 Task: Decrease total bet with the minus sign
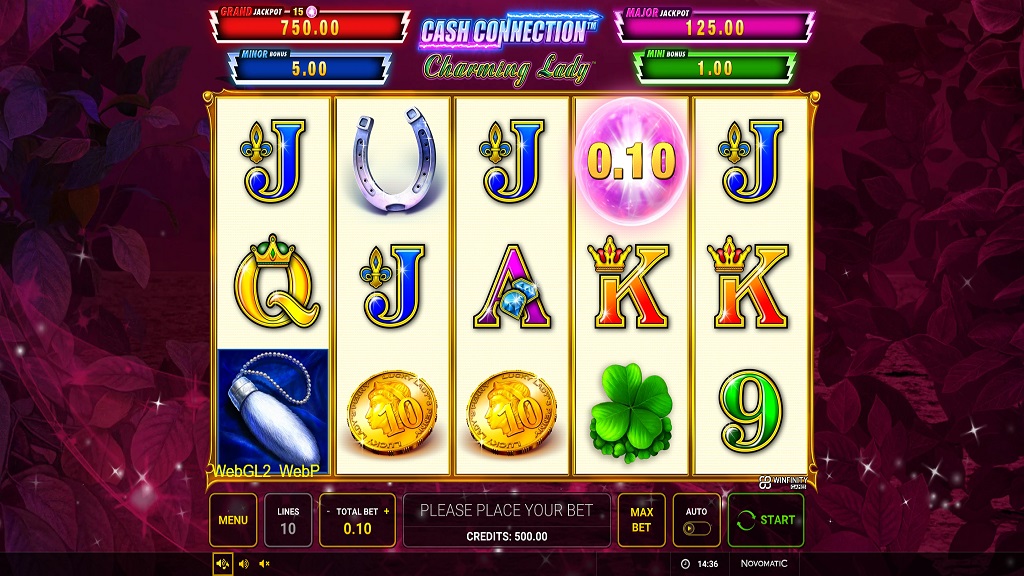tap(328, 511)
